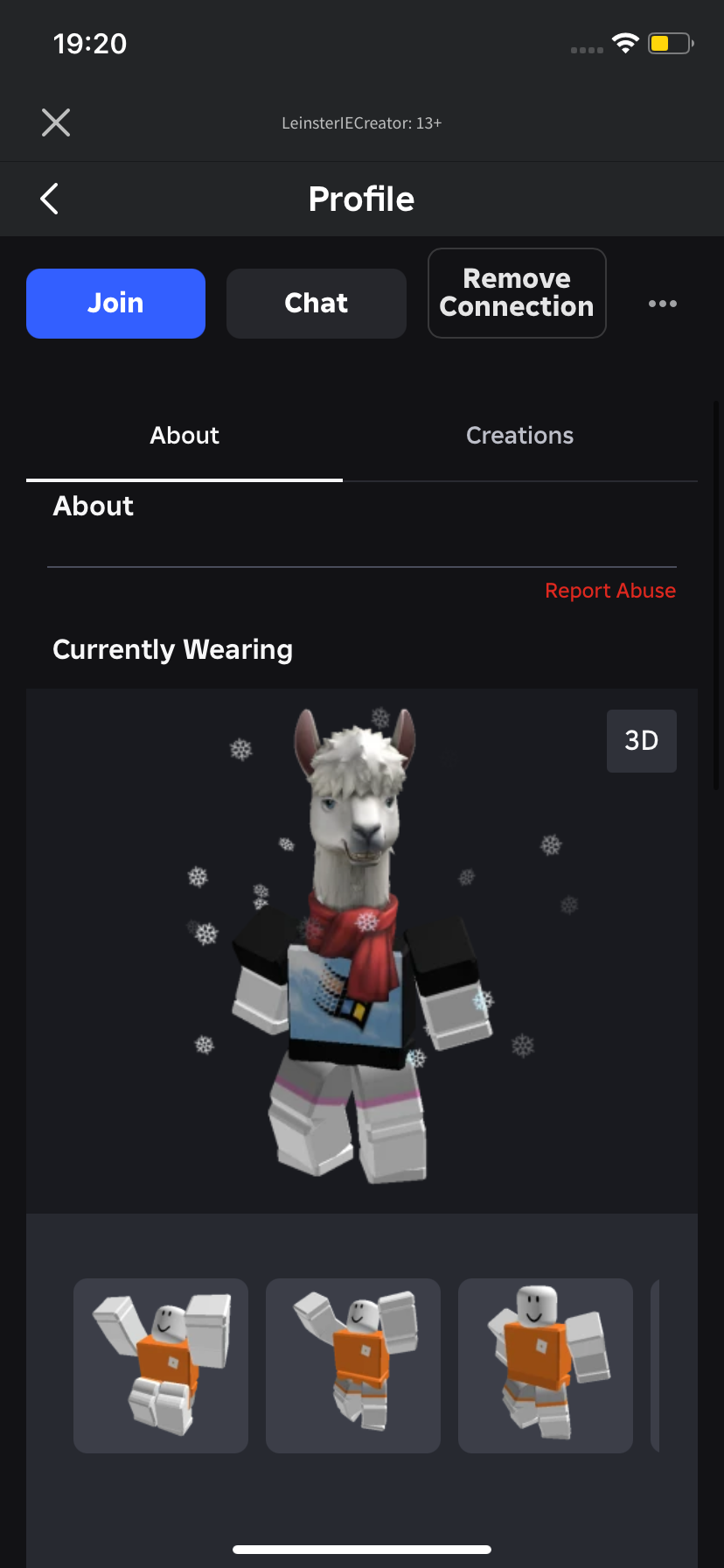Image resolution: width=724 pixels, height=1568 pixels.
Task: Go back using the left arrow
Action: point(50,199)
